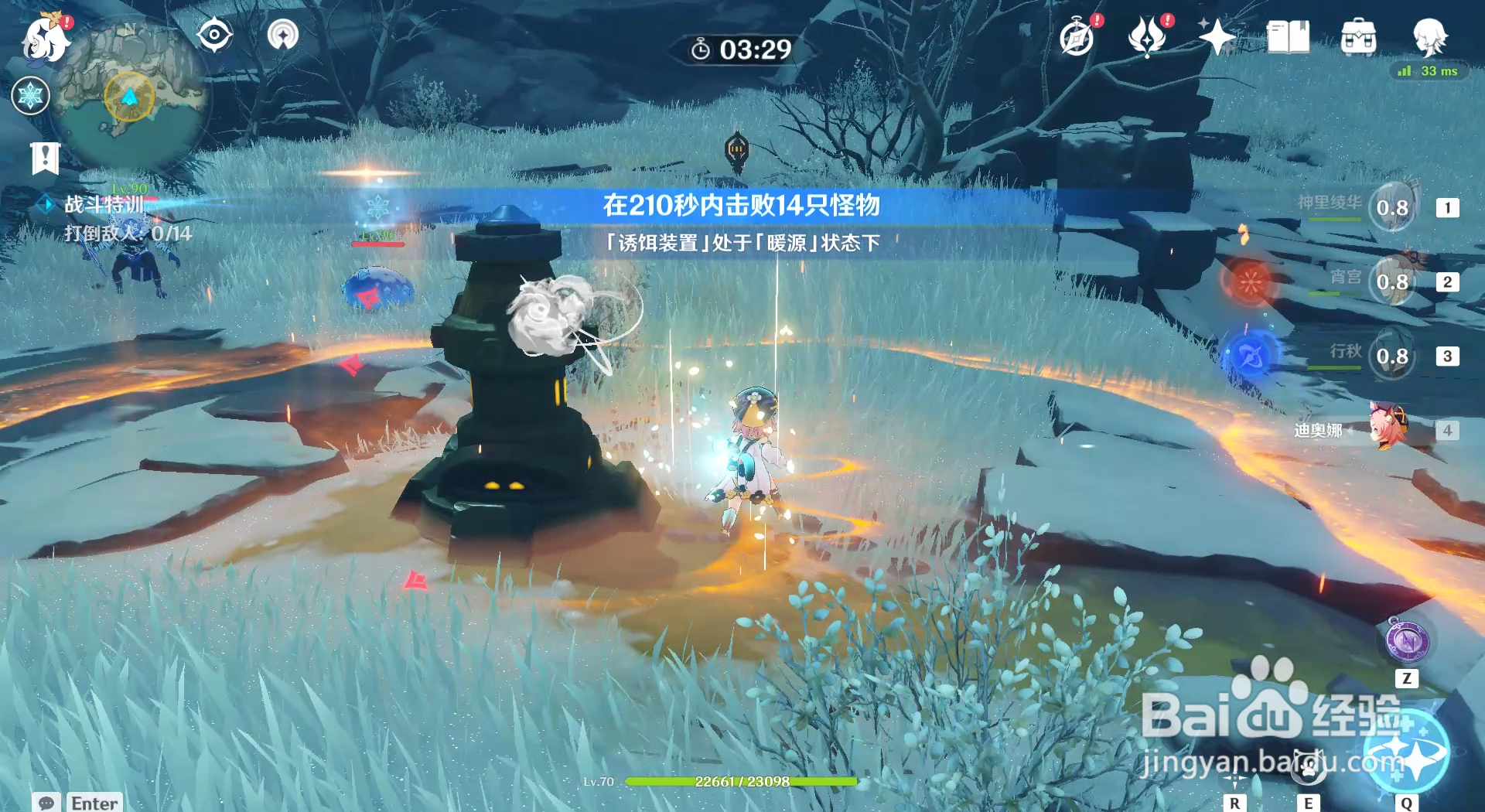This screenshot has height=812, width=1485.
Task: Open the Adventure Handbook book icon
Action: (x=1287, y=35)
